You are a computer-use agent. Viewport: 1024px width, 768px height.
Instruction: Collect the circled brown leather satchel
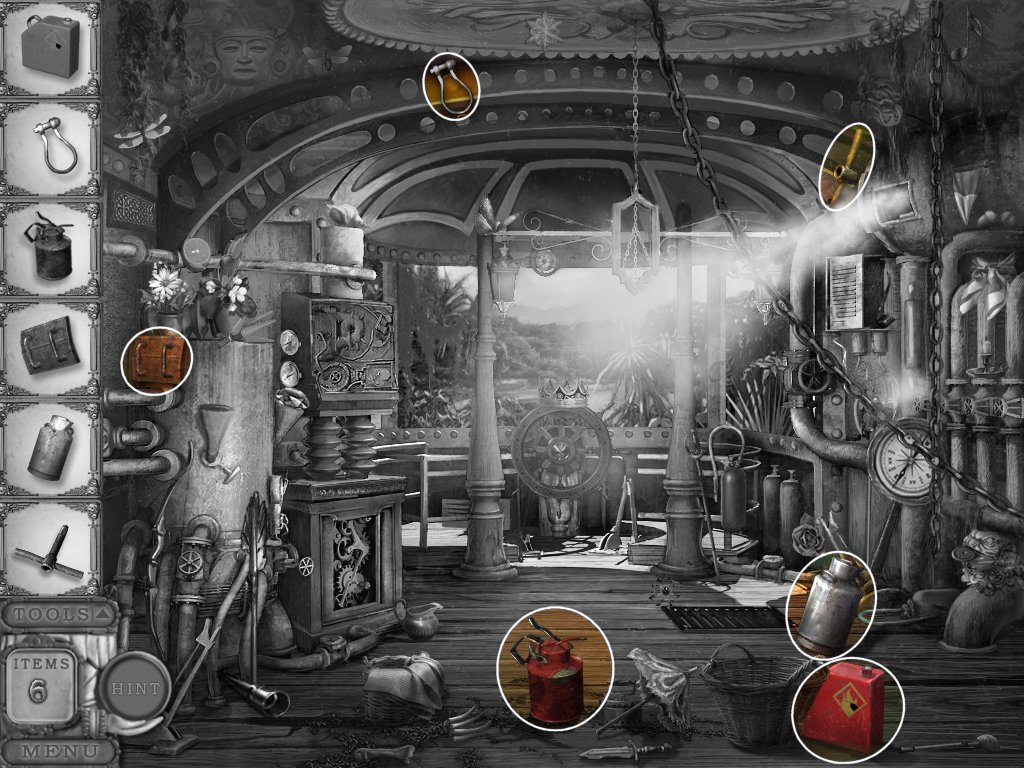pos(156,361)
